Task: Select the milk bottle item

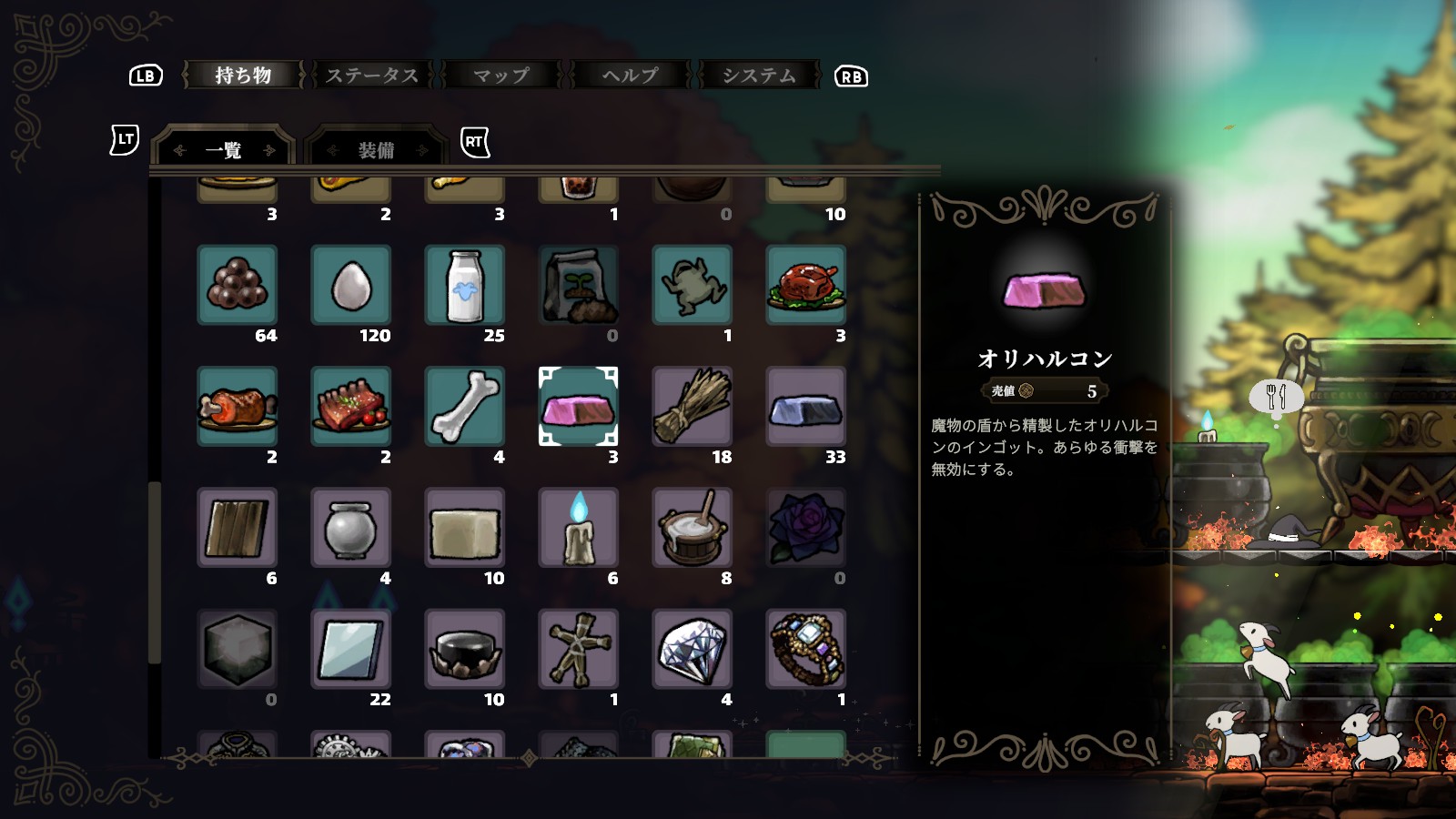Action: point(464,285)
